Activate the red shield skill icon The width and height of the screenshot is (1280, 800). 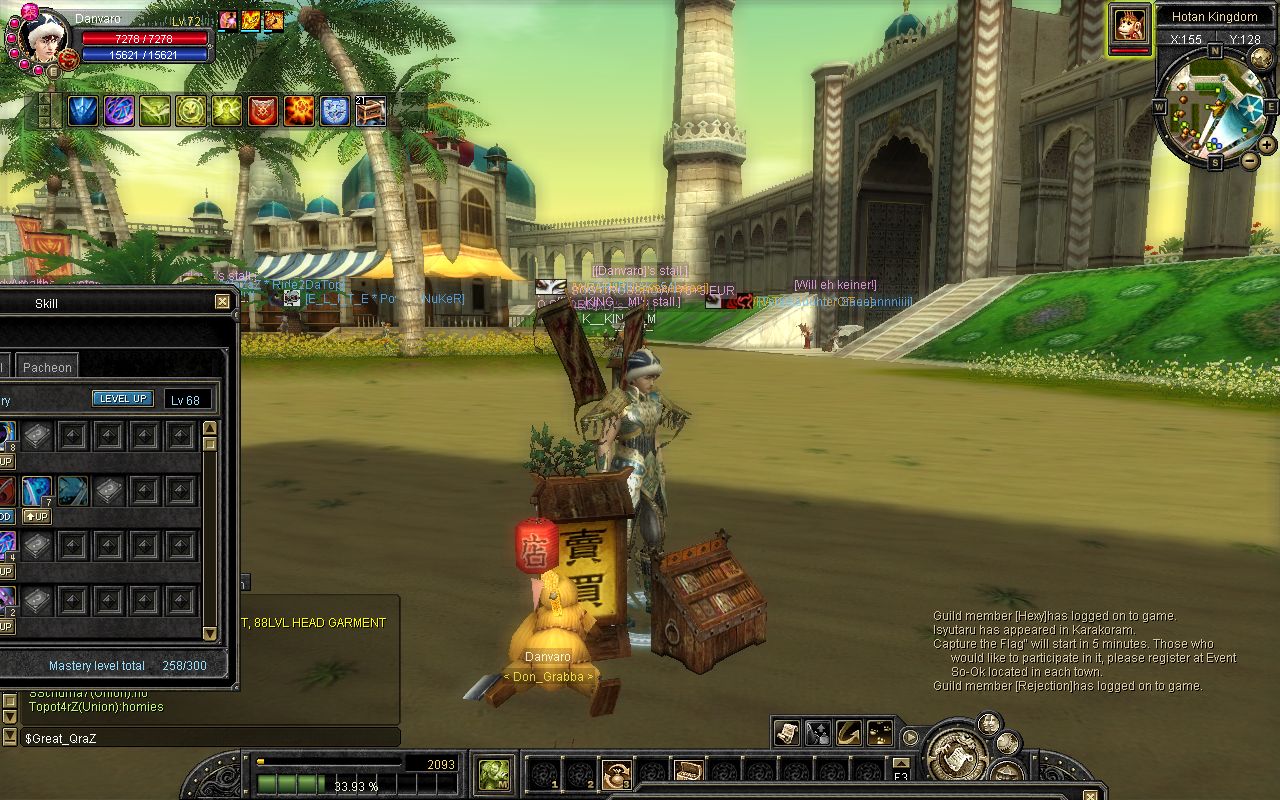click(x=263, y=111)
